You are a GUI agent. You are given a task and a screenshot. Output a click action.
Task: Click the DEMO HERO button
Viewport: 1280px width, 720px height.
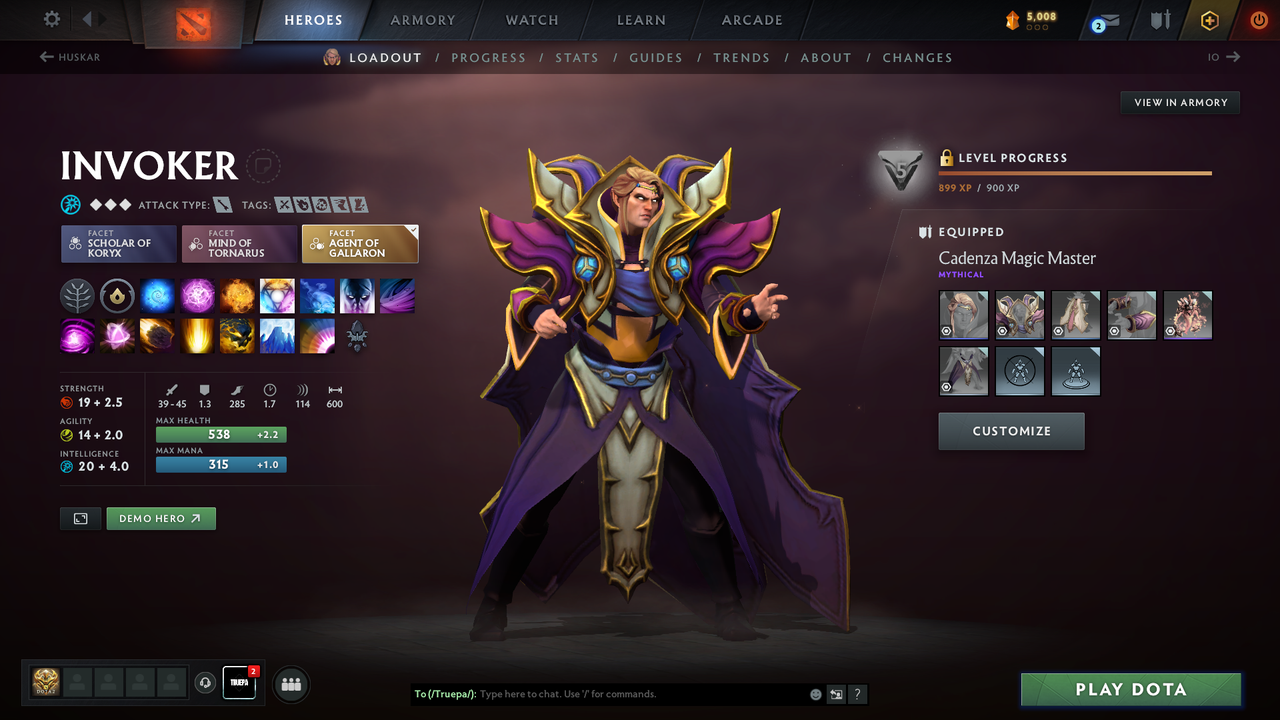(160, 518)
